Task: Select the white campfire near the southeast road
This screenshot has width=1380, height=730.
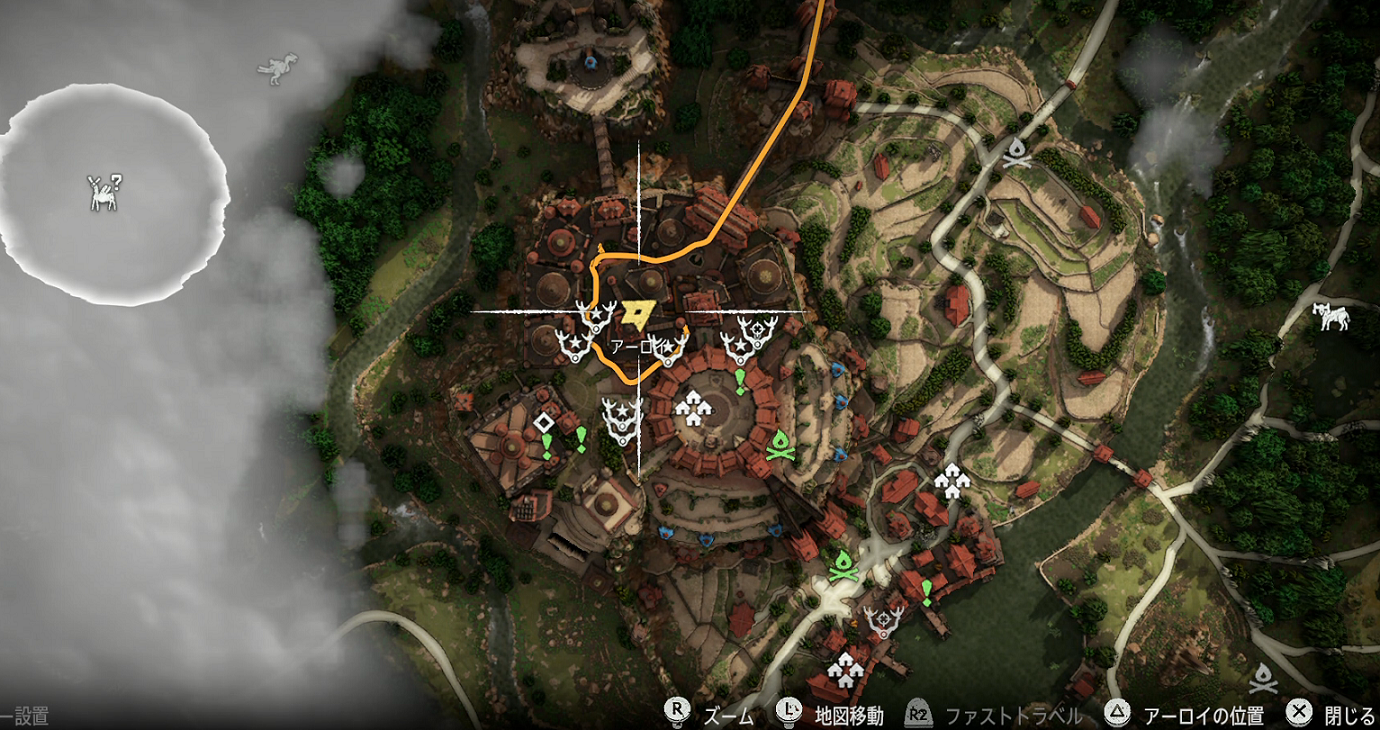Action: tap(1264, 677)
